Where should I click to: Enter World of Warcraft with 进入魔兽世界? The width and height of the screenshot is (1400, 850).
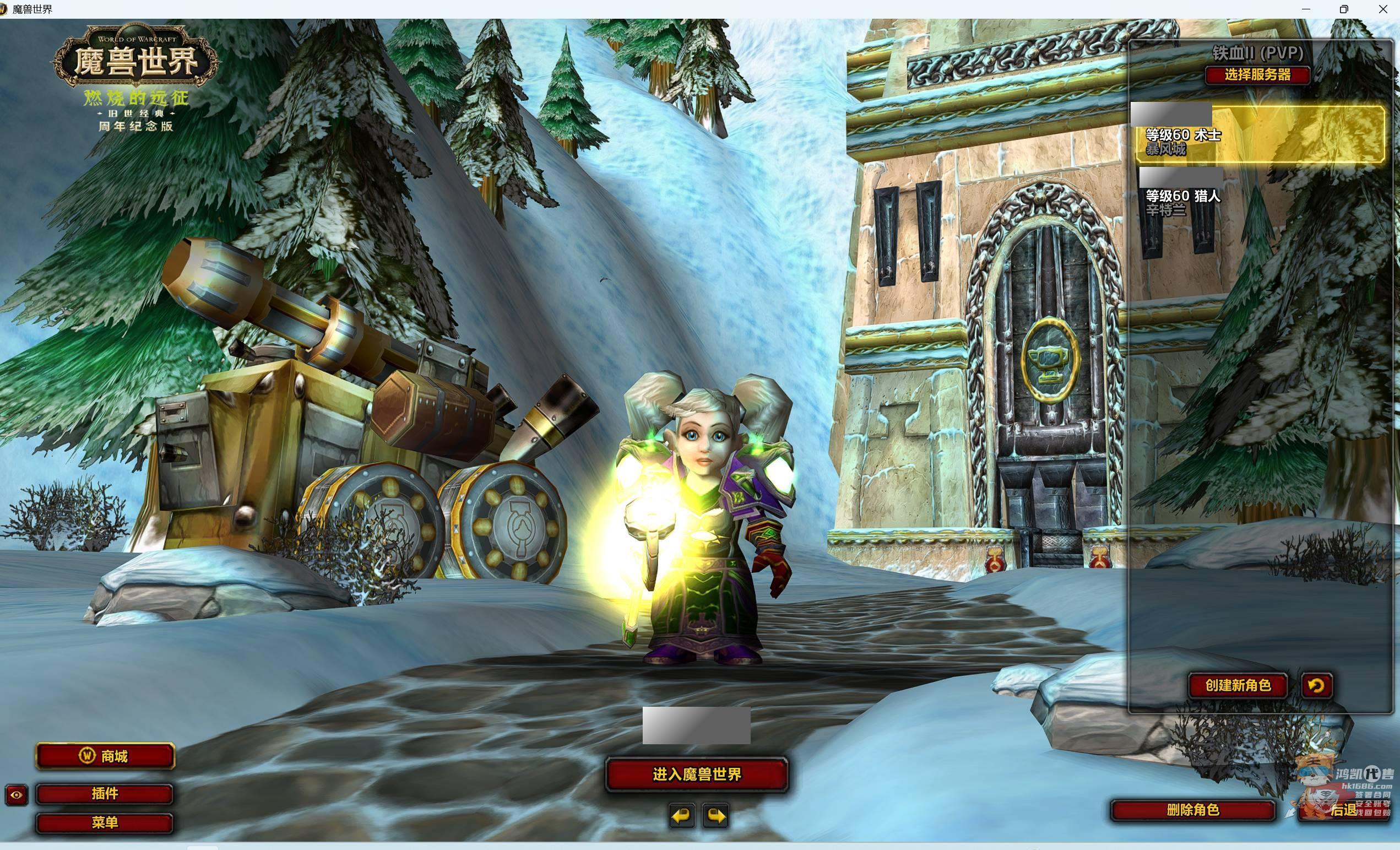[x=697, y=775]
